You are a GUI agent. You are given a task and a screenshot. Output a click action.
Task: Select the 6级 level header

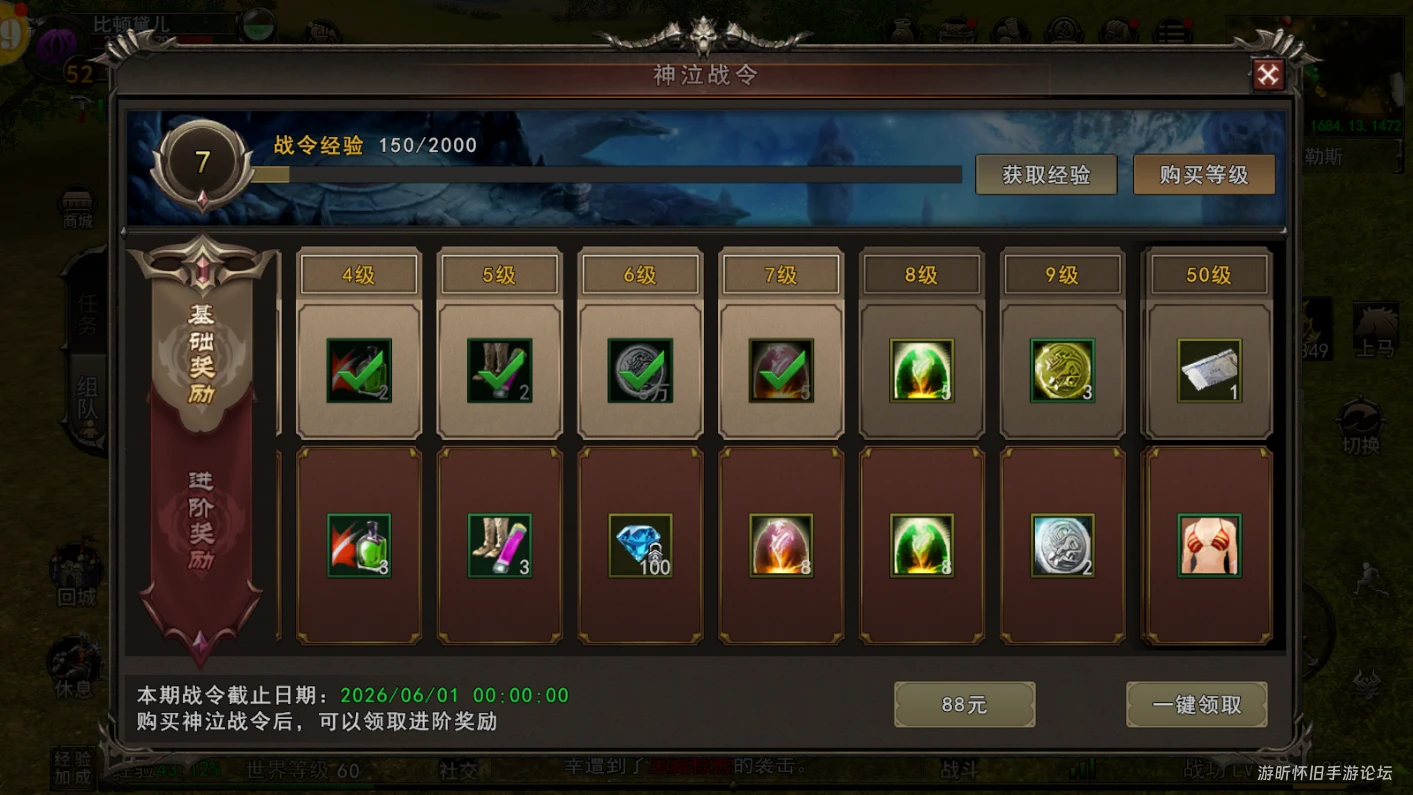(x=640, y=275)
